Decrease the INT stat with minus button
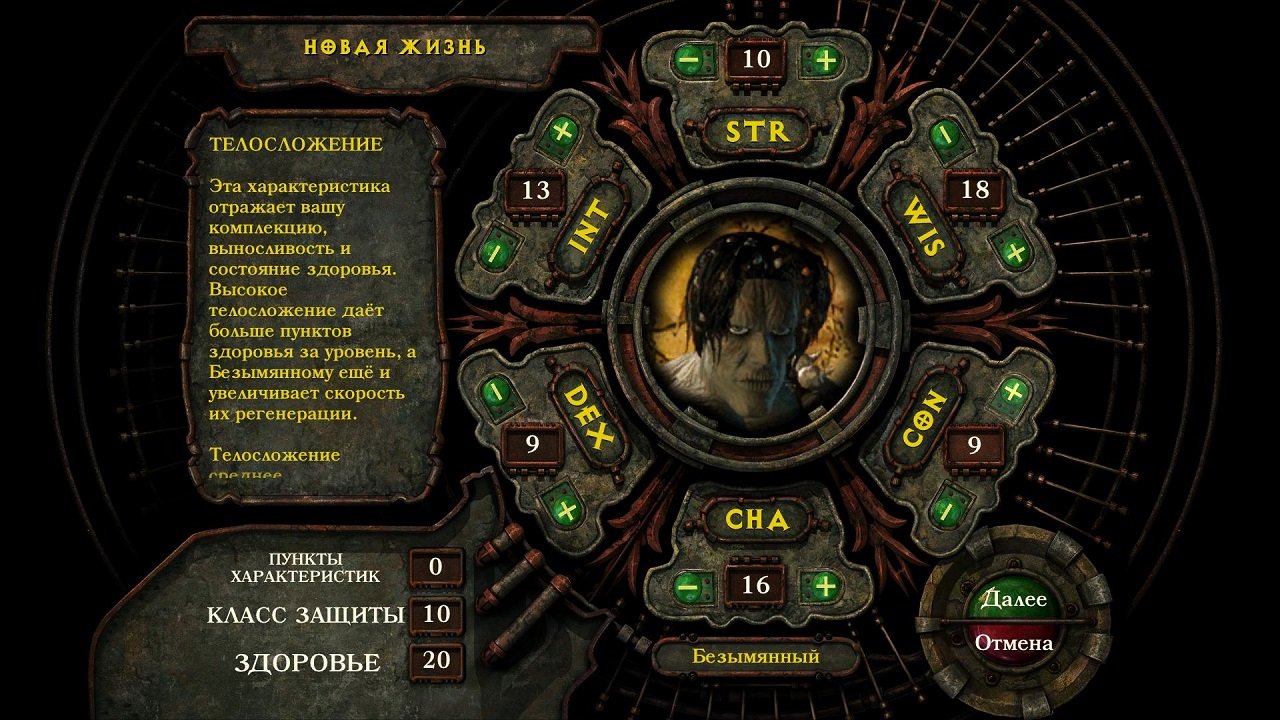 [x=497, y=253]
